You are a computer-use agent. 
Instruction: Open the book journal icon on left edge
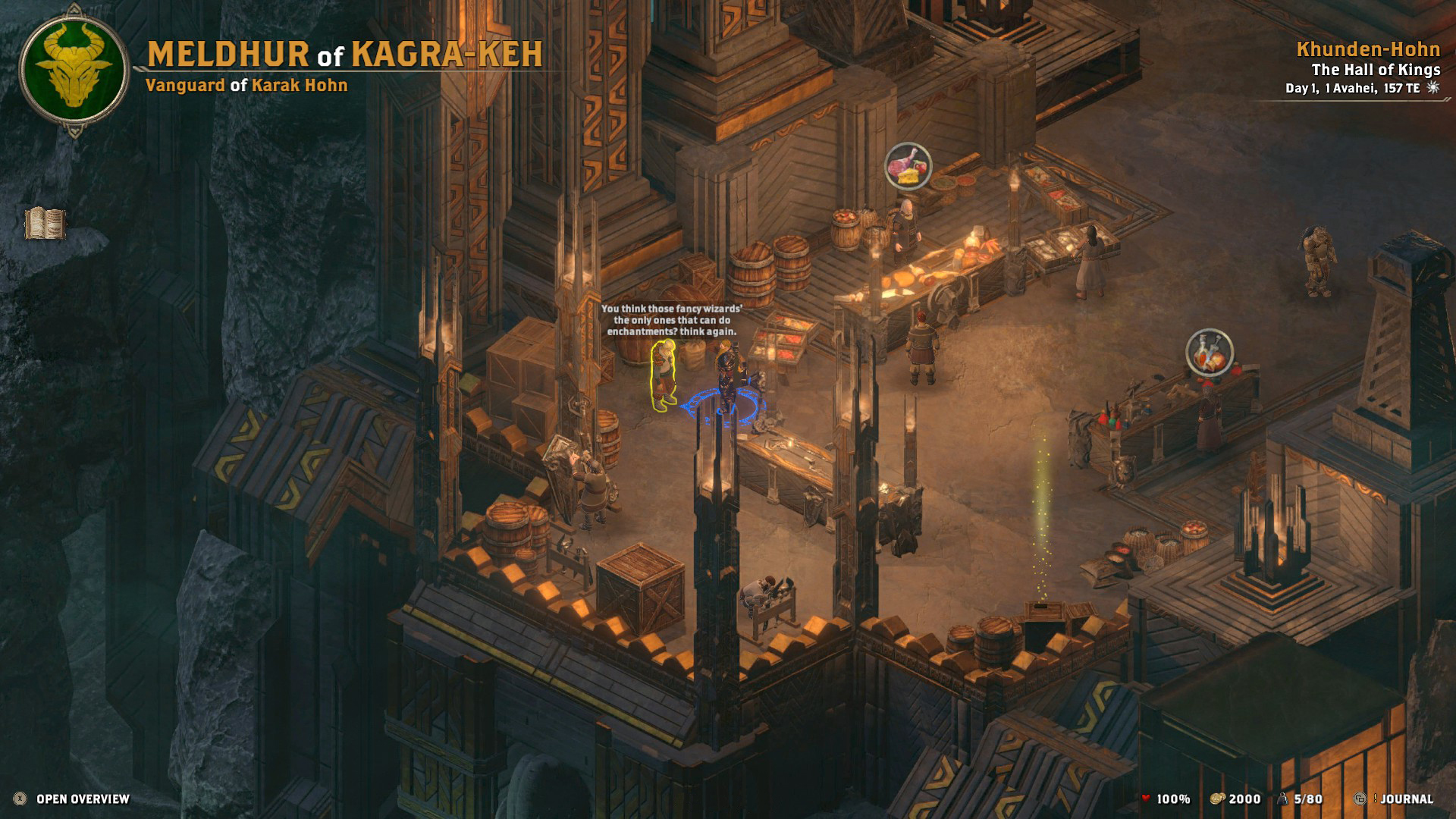pyautogui.click(x=47, y=224)
